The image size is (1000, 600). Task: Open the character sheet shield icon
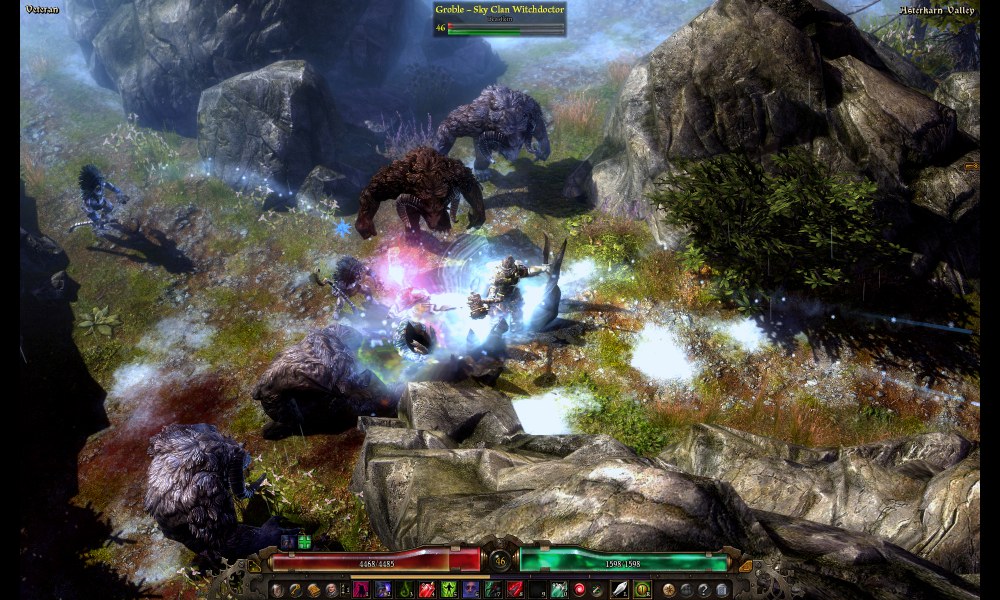[x=276, y=590]
